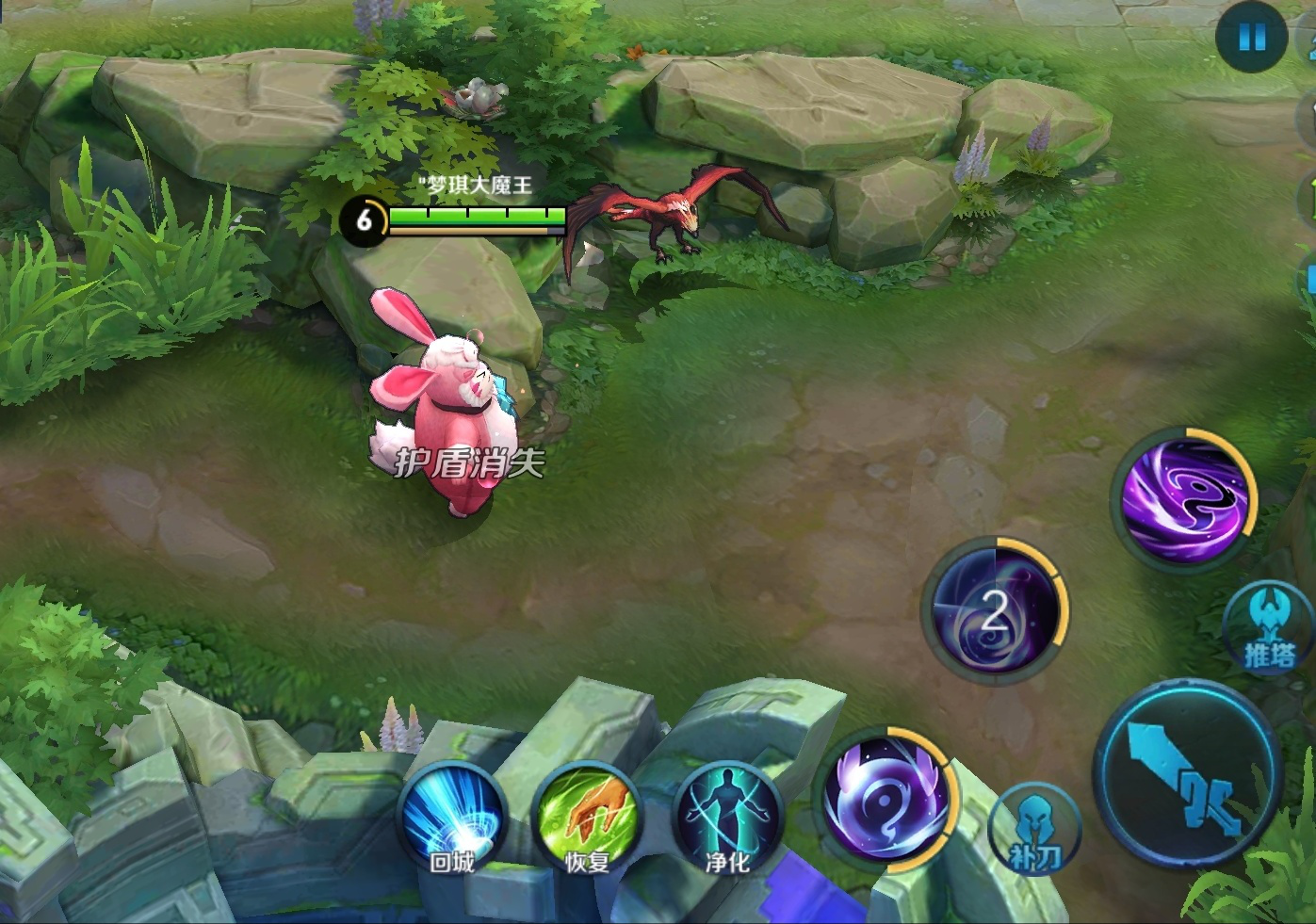
Task: Tap the 回城 recall spell
Action: coord(453,817)
